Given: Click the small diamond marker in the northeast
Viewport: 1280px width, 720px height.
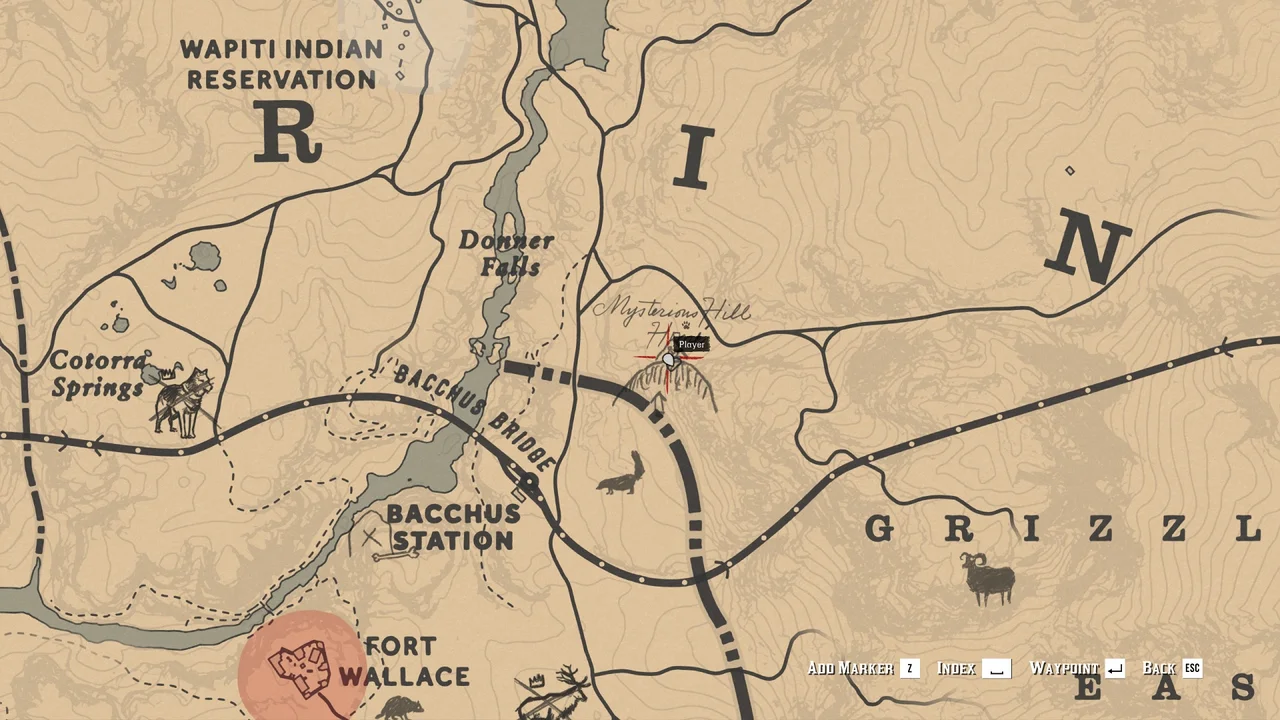Looking at the screenshot, I should pyautogui.click(x=1069, y=170).
